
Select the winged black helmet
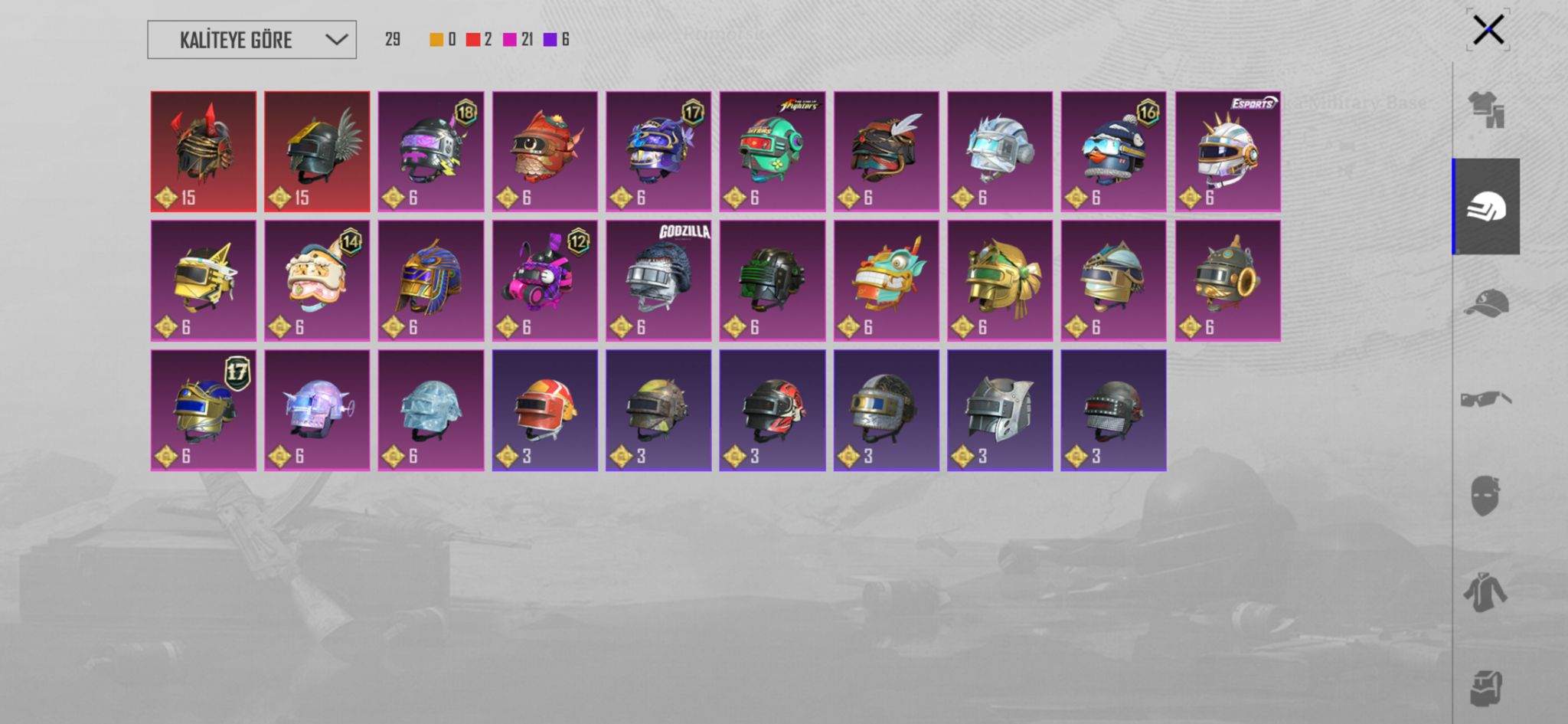(317, 152)
